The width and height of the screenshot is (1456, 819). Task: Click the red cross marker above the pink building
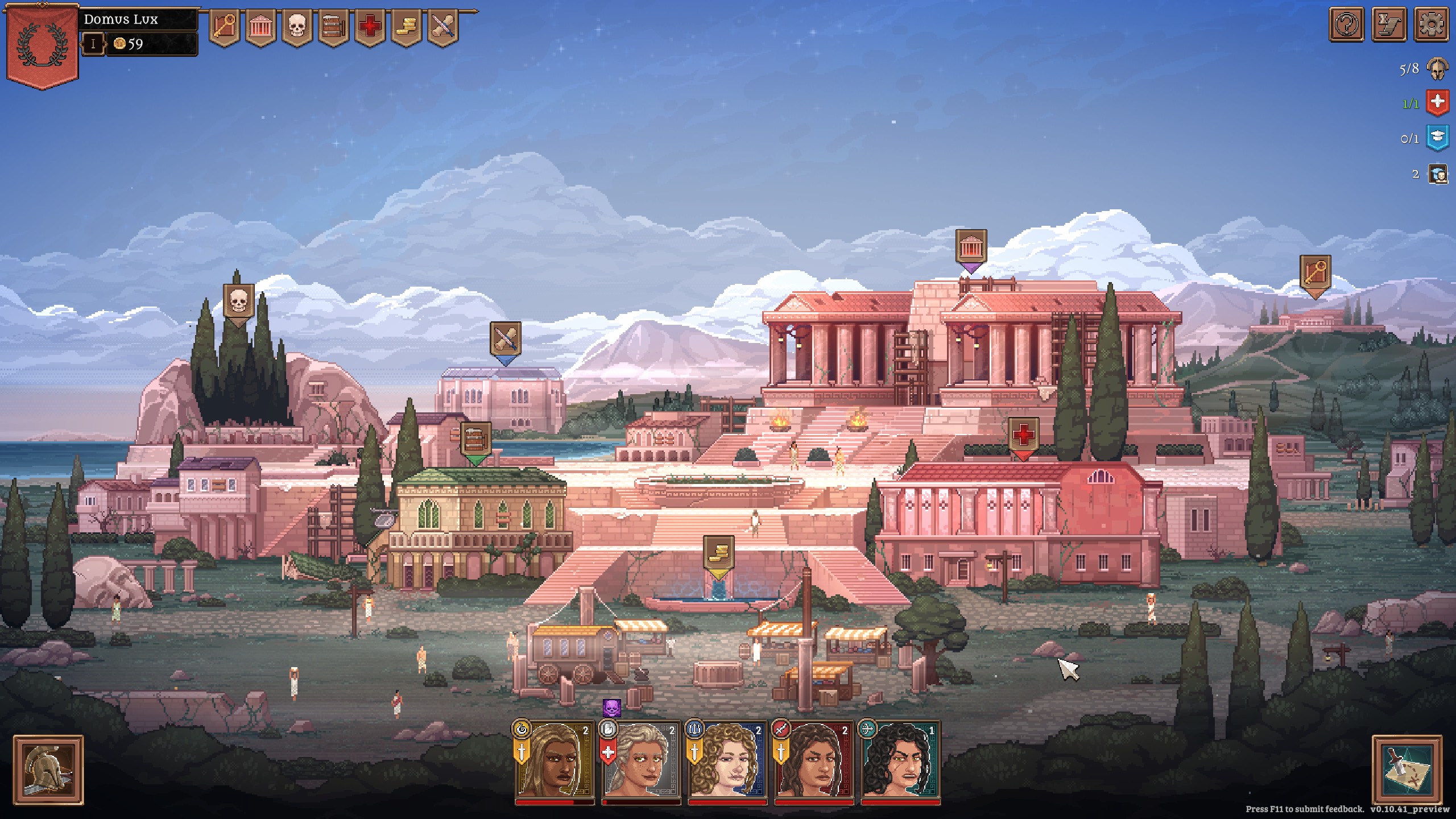coord(1023,436)
